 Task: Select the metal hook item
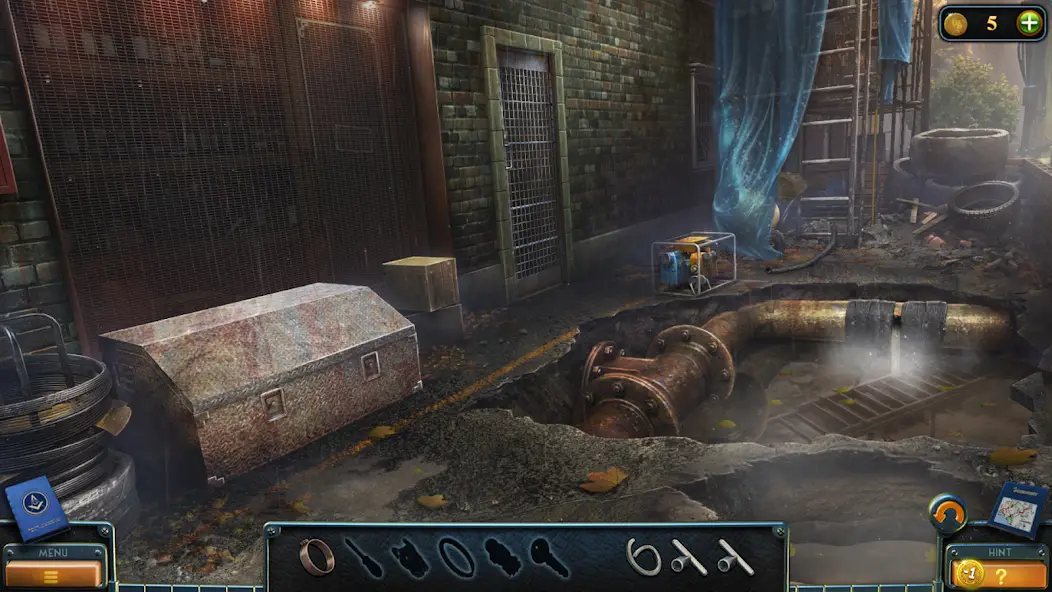point(643,557)
